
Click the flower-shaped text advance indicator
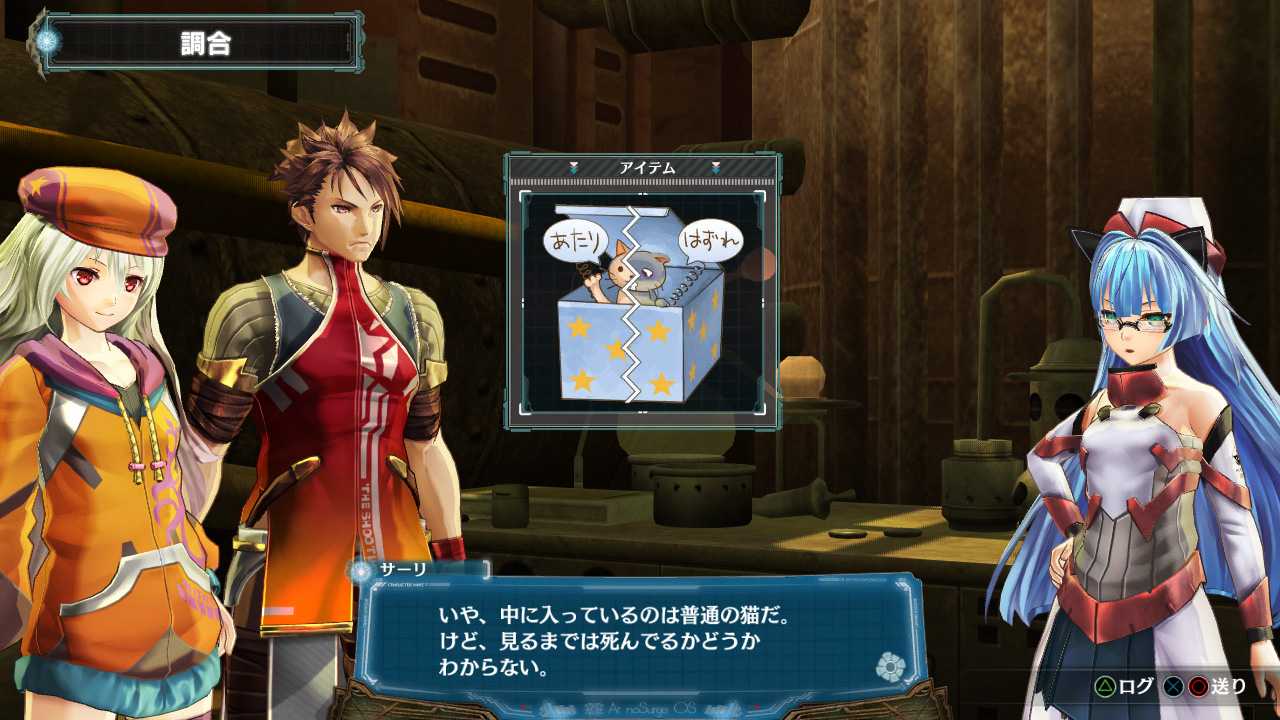tap(889, 667)
